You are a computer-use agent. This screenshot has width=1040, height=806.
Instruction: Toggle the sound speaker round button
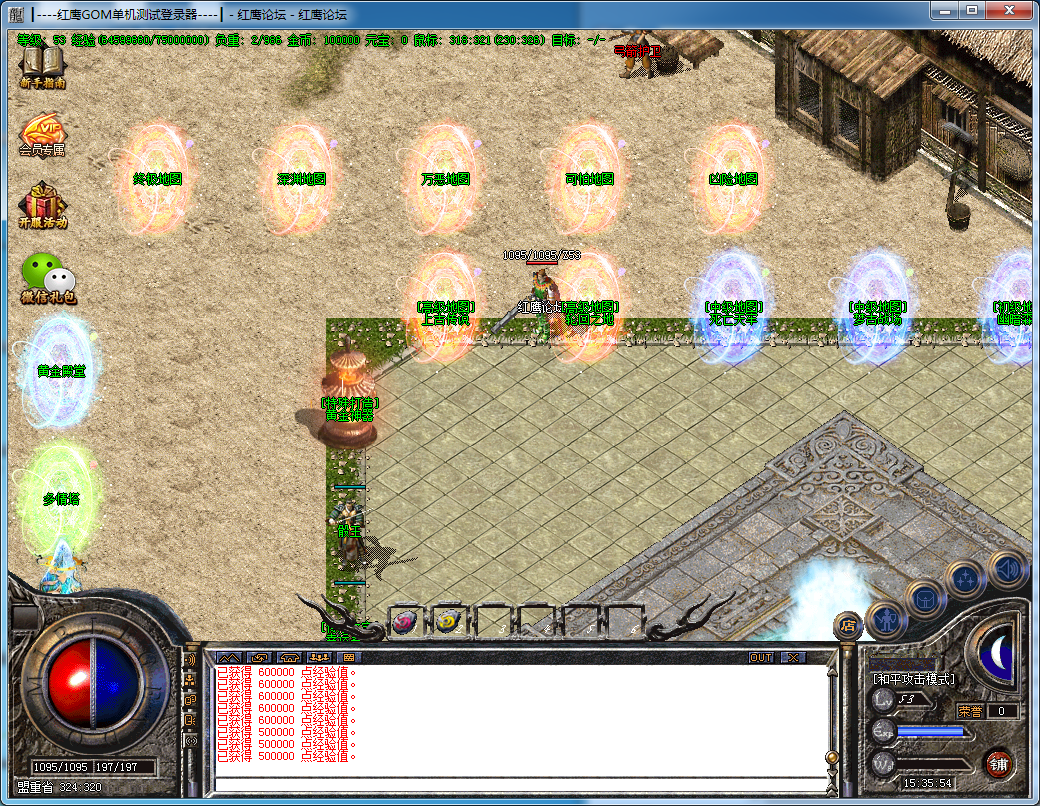point(1006,568)
